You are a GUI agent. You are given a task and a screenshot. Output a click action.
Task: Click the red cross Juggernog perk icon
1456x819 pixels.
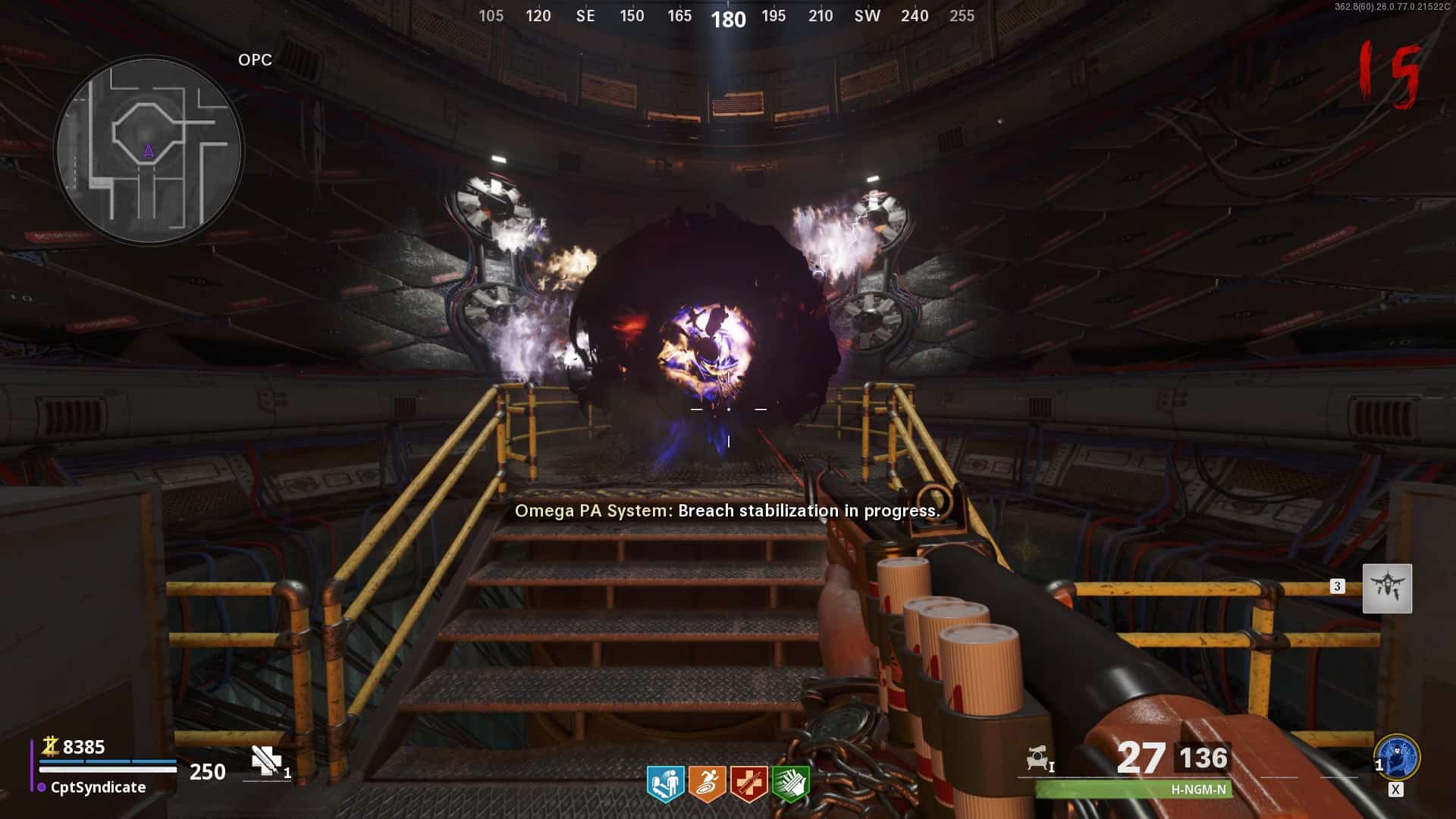pos(748,783)
